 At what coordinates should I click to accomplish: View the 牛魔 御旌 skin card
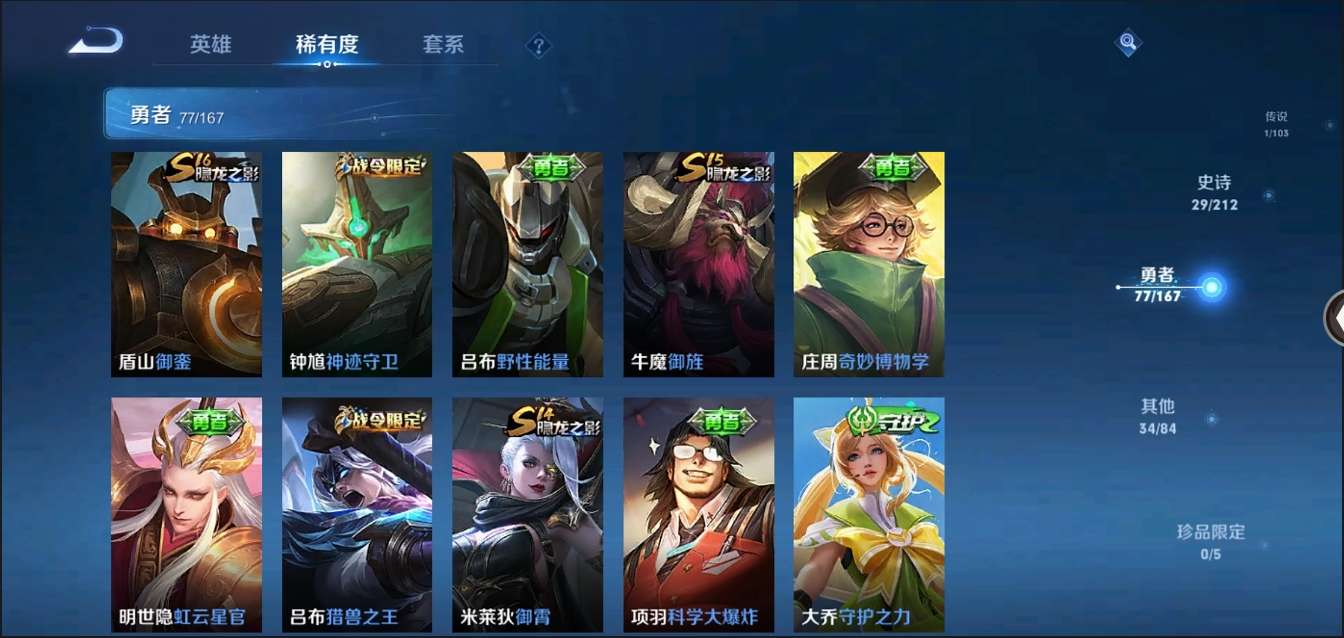[698, 264]
